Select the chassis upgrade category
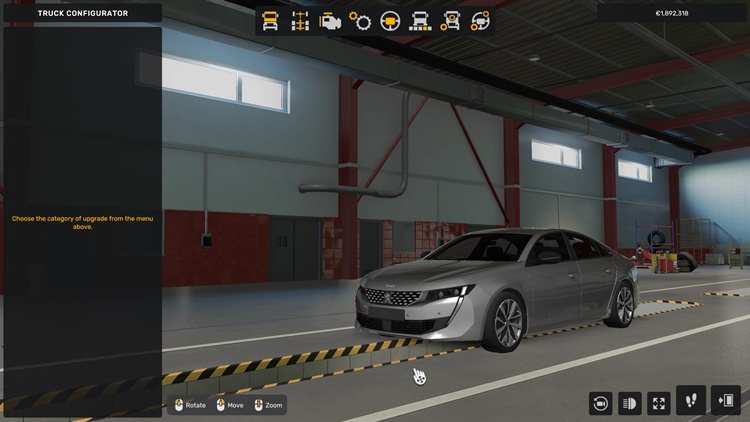Image resolution: width=750 pixels, height=422 pixels. (x=300, y=20)
